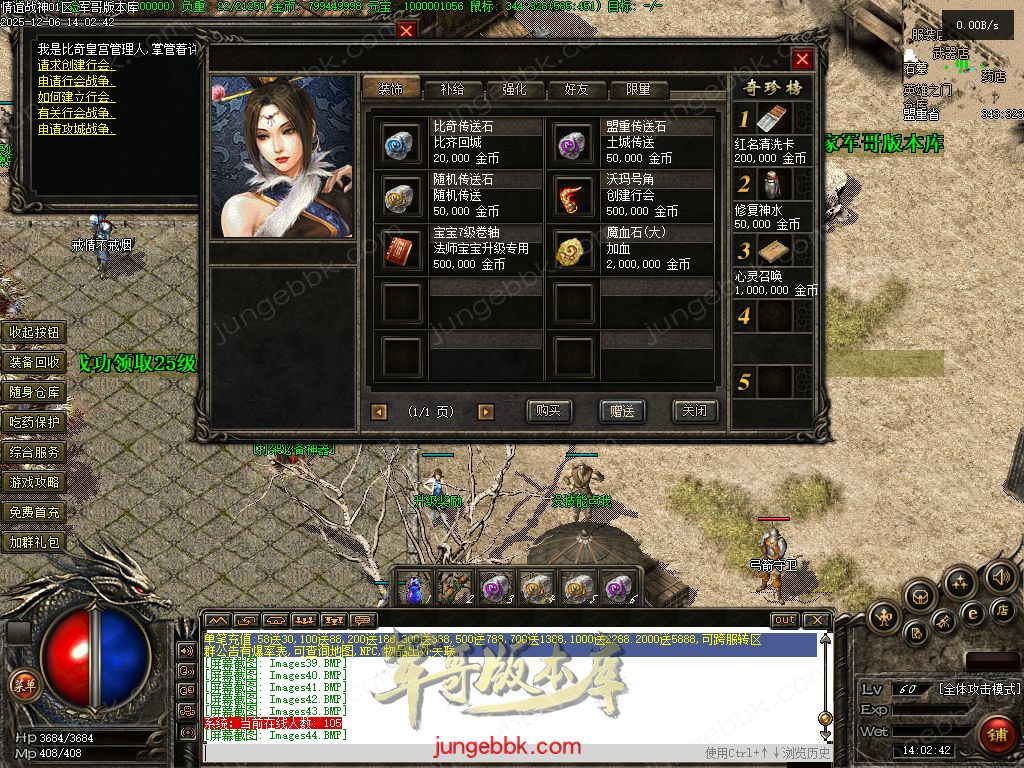Go to the shop's next page arrow
The image size is (1024, 768).
(486, 412)
